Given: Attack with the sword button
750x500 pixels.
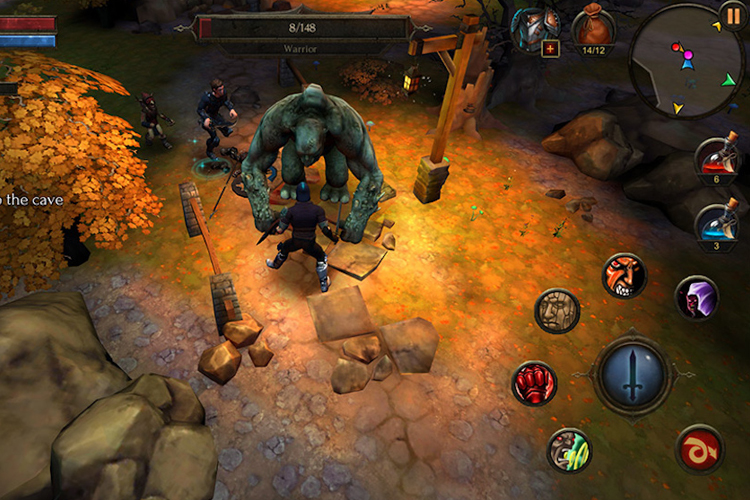Looking at the screenshot, I should 634,374.
